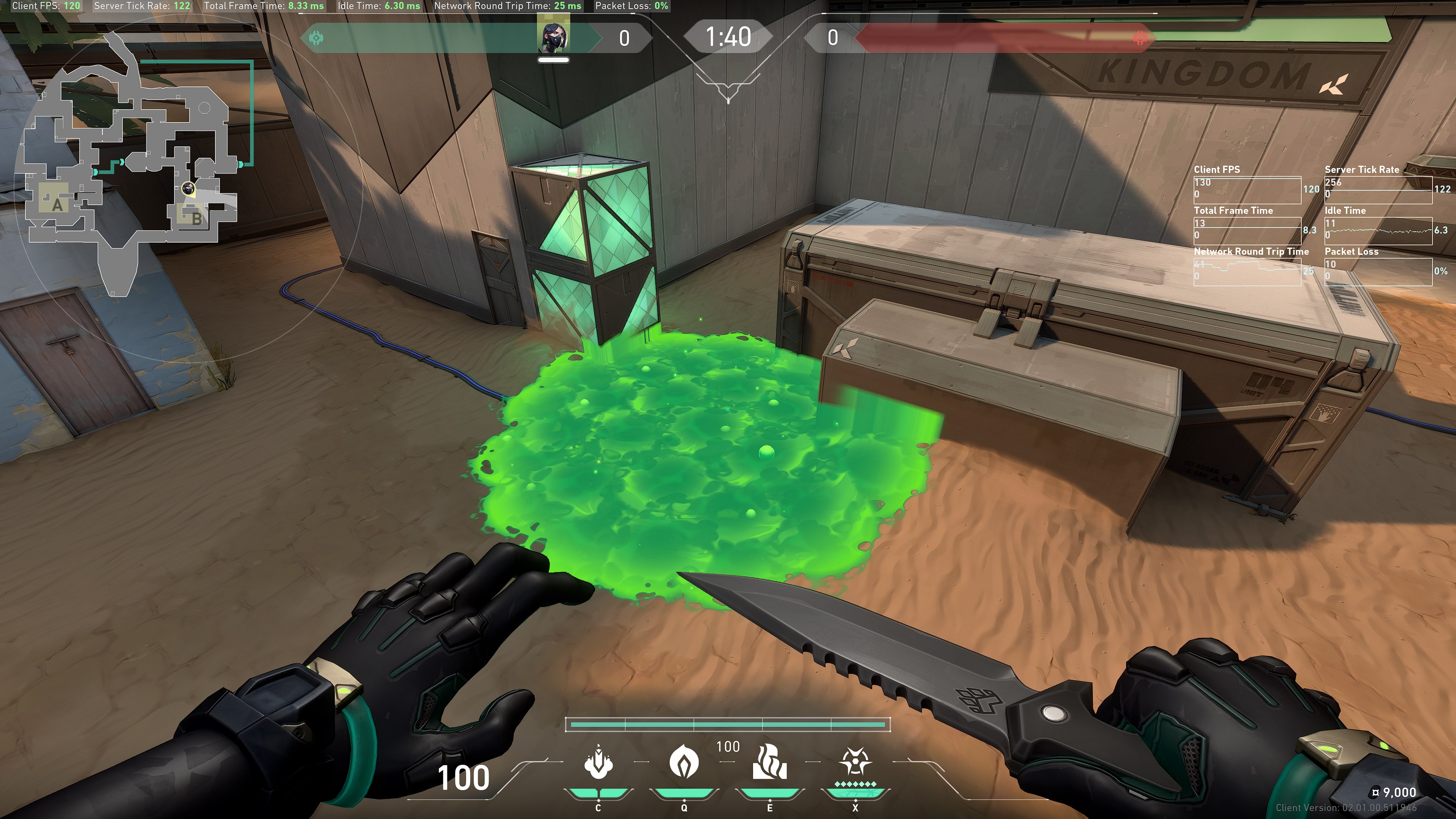Select the B site marker on minimap
The image size is (1456, 819).
196,218
